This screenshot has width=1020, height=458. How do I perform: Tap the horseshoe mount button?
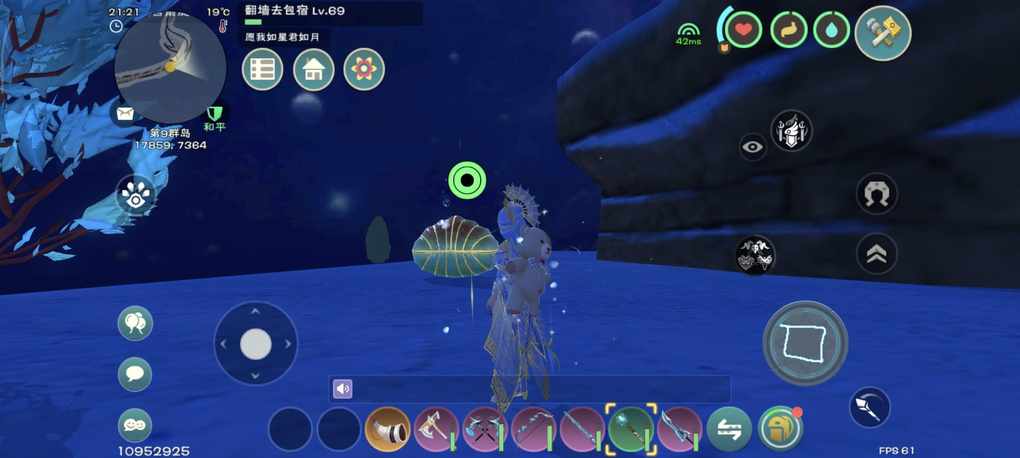tap(876, 194)
